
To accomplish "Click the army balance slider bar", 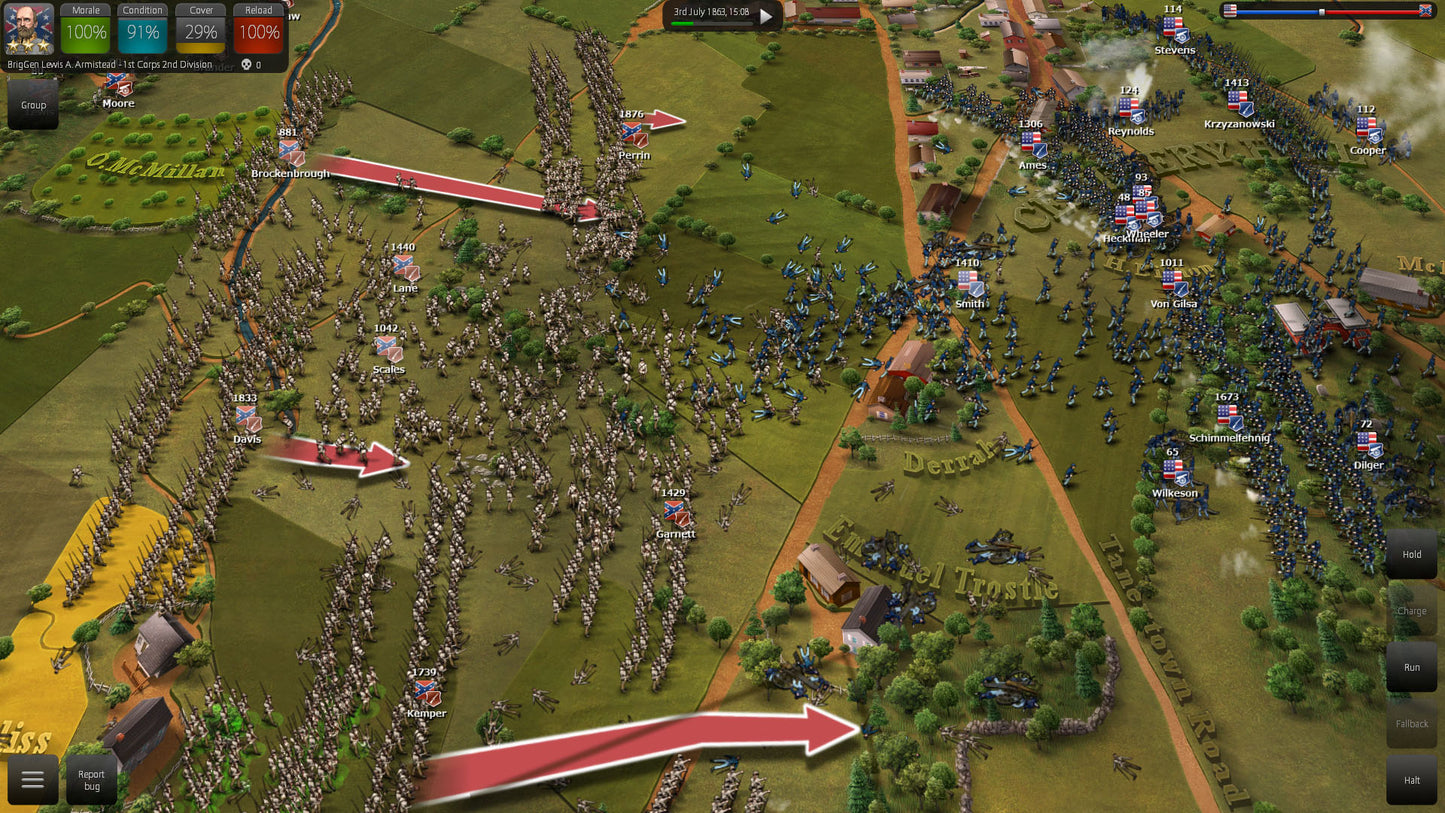I will pyautogui.click(x=1330, y=14).
